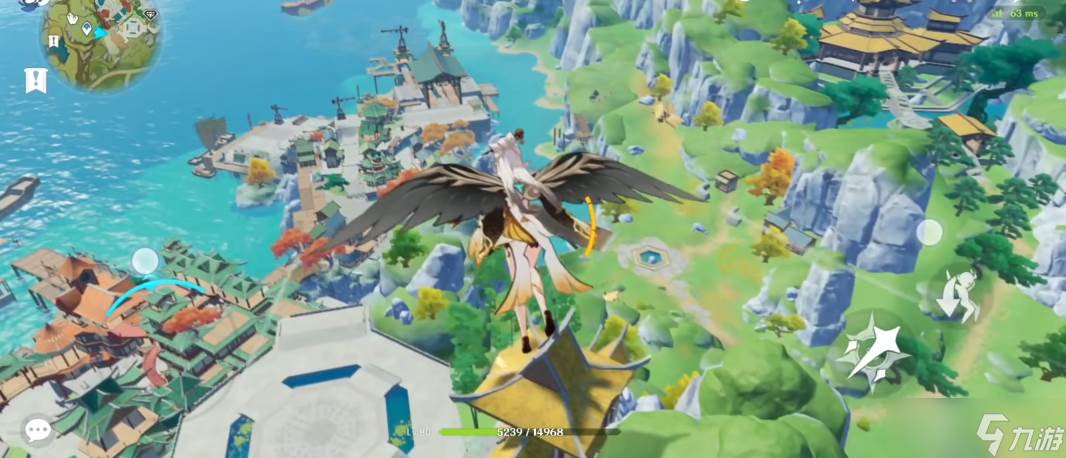
Task: Tap the blue teleport waypoint pin on minimap
Action: 88,30
